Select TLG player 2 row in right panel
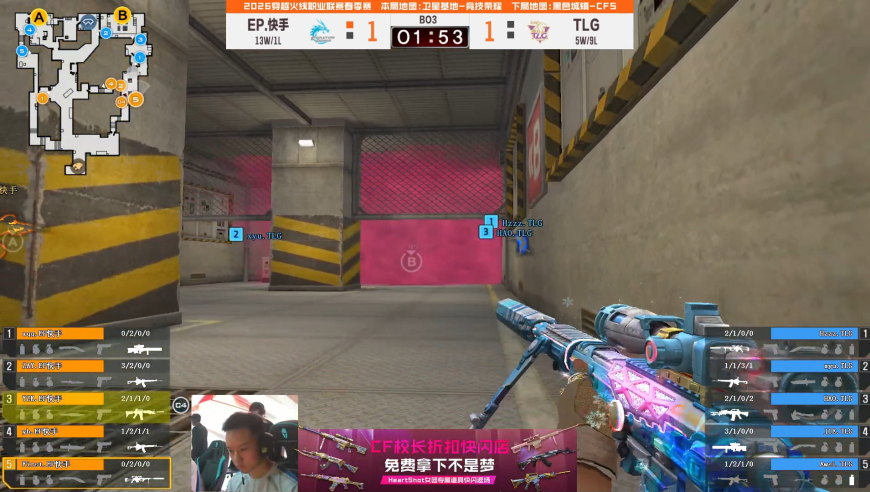The image size is (870, 492). (x=783, y=374)
